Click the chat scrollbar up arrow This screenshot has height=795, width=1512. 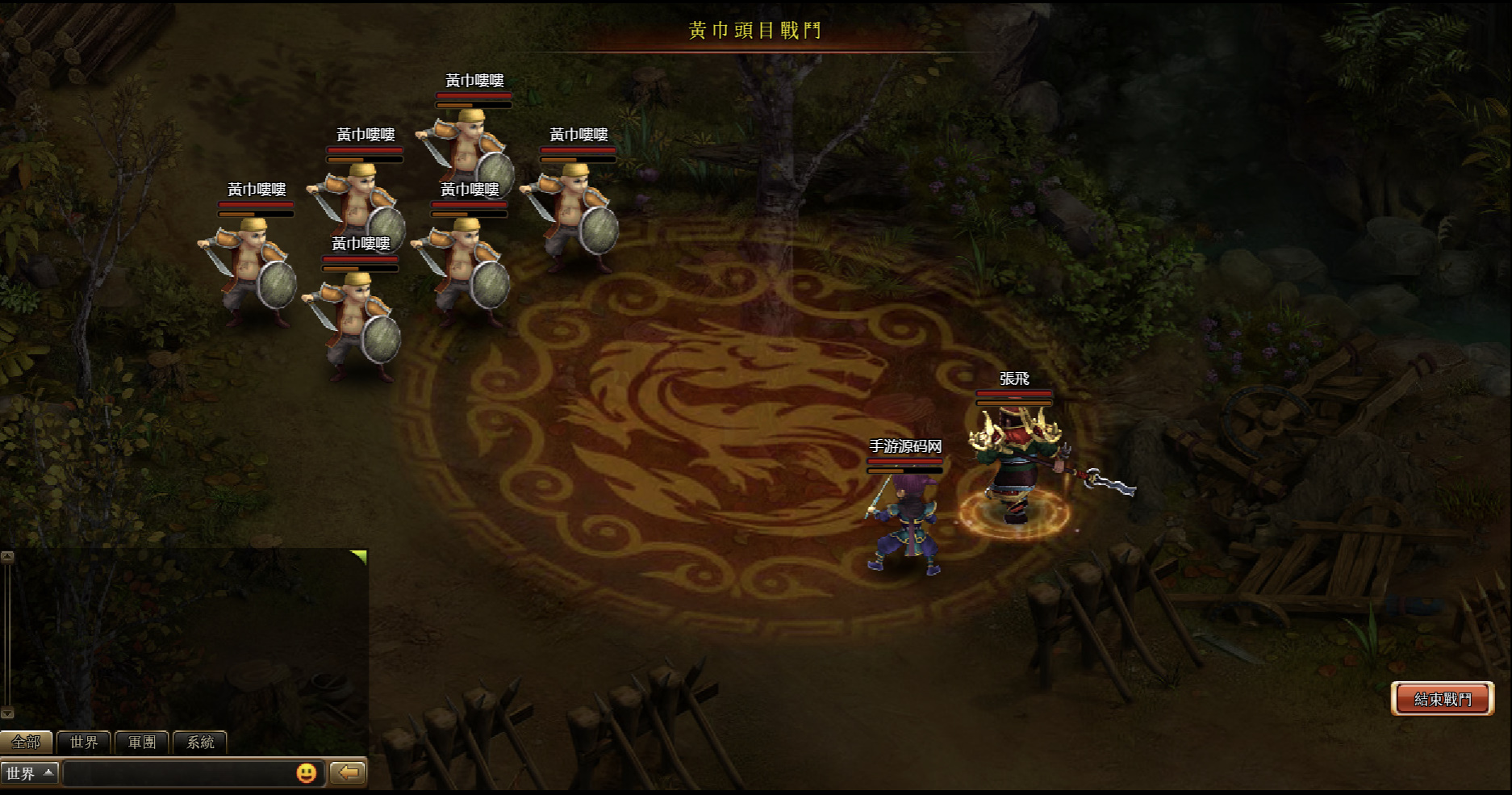pyautogui.click(x=7, y=557)
